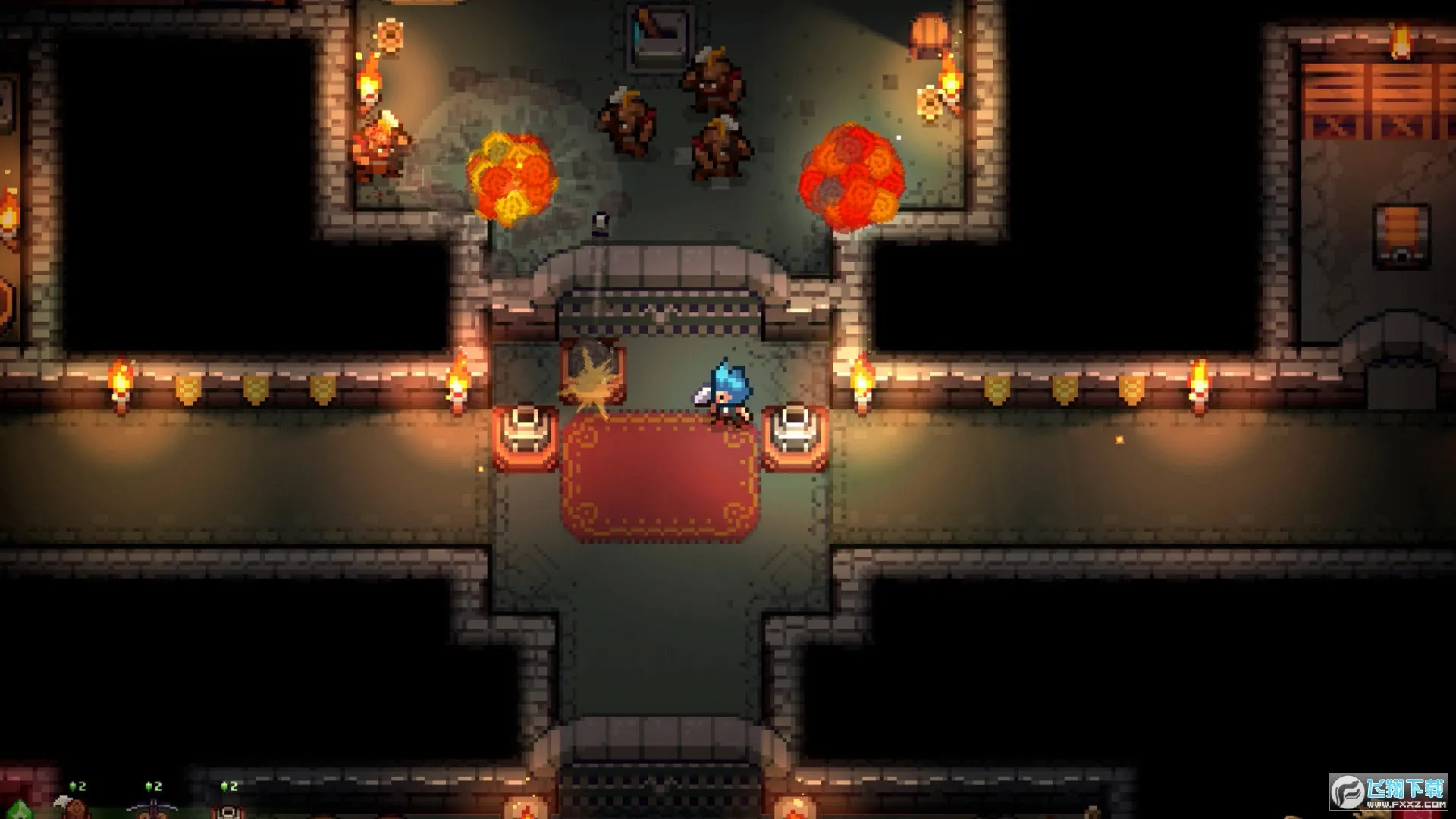
Task: Select the axe warrior build icon
Action: pyautogui.click(x=74, y=808)
